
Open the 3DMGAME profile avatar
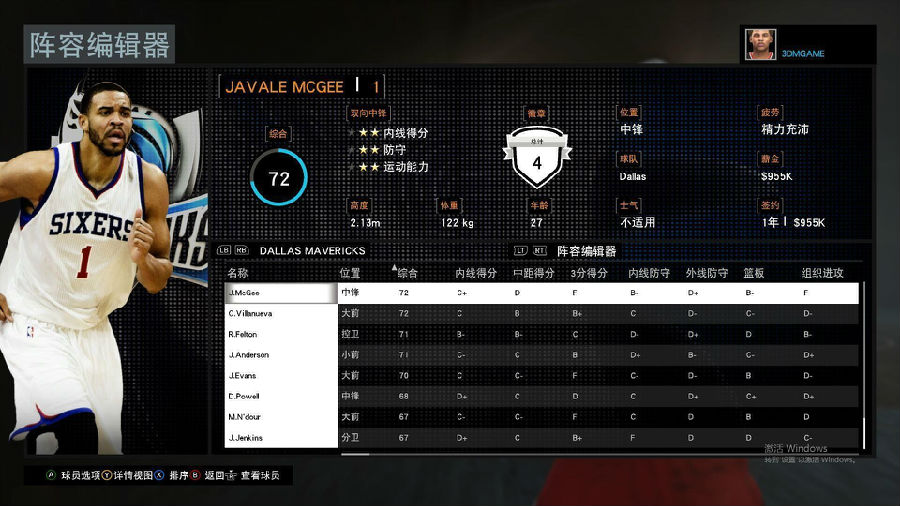(x=760, y=44)
